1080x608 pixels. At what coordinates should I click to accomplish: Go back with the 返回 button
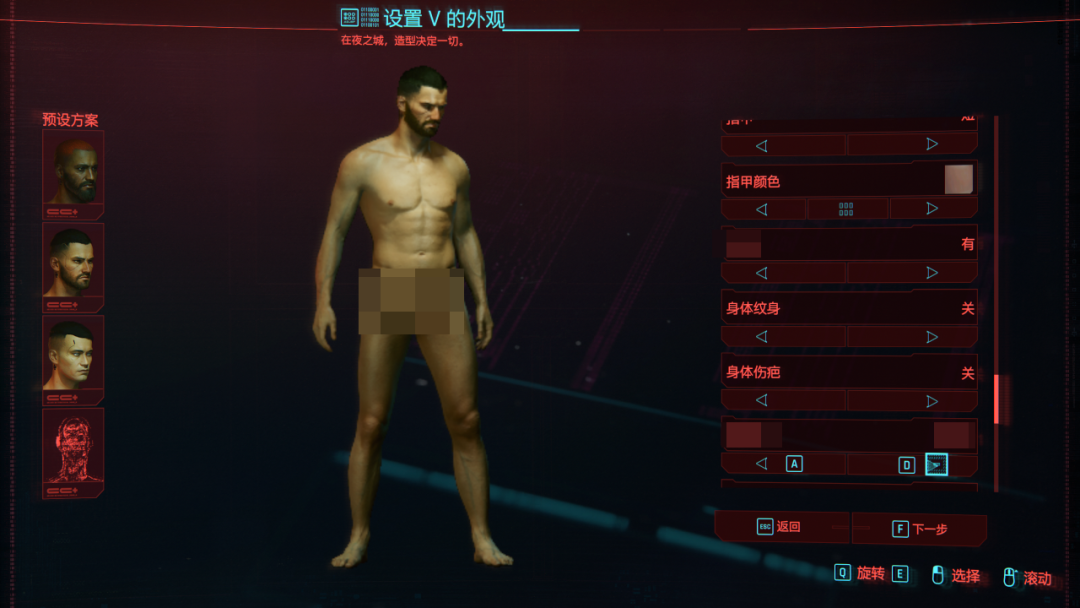pyautogui.click(x=780, y=527)
